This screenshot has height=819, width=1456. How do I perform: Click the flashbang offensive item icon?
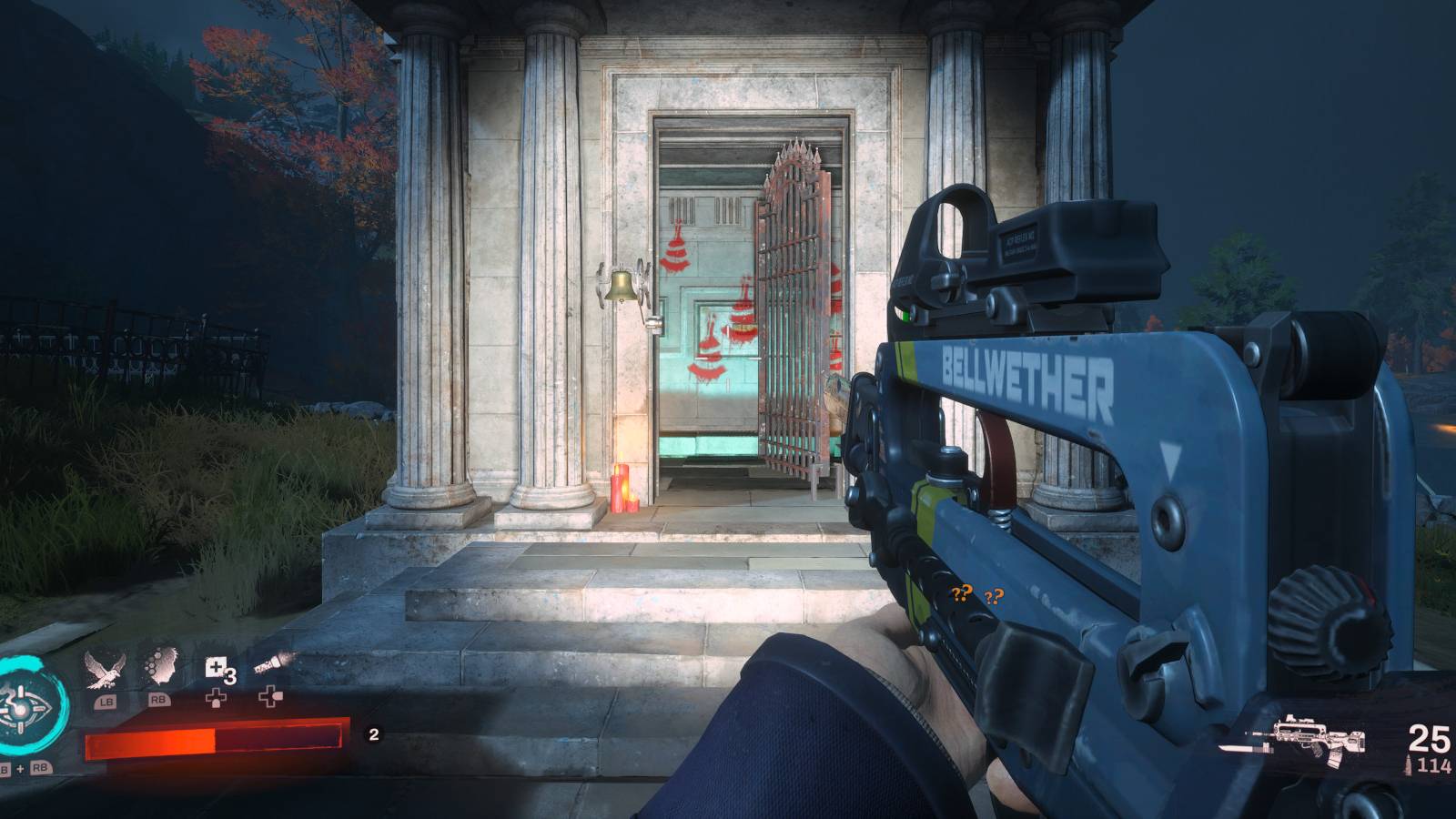coord(271,662)
